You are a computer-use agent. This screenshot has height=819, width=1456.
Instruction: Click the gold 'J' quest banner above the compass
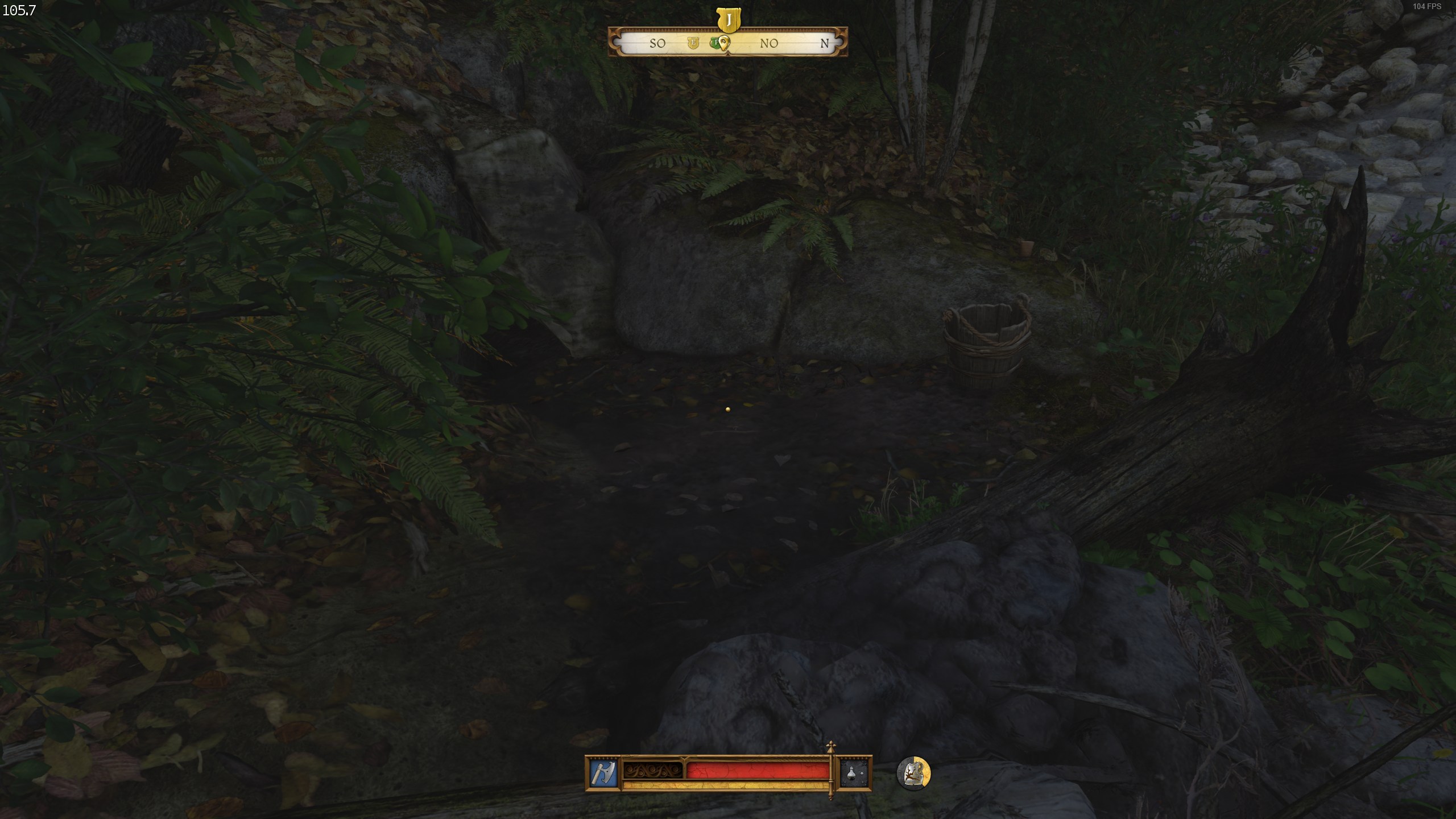pyautogui.click(x=729, y=19)
